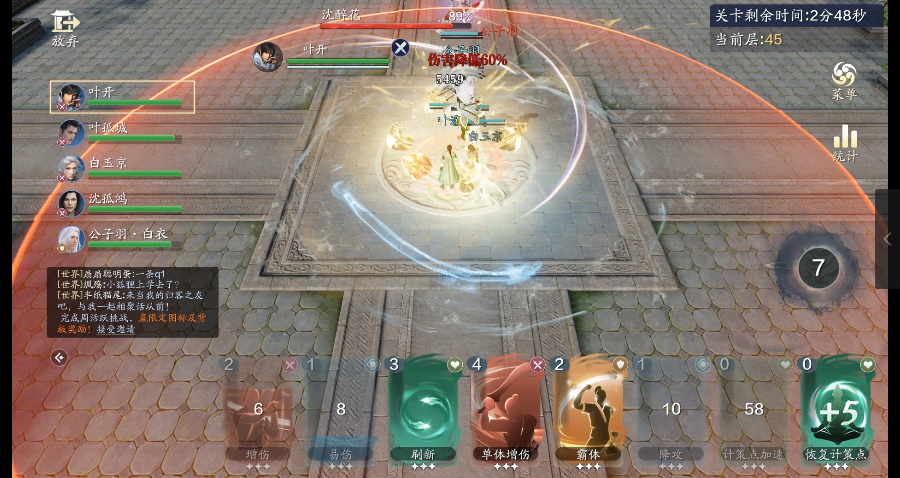Image resolution: width=900 pixels, height=478 pixels.
Task: Select party member 叶孤城
Action: tap(120, 133)
